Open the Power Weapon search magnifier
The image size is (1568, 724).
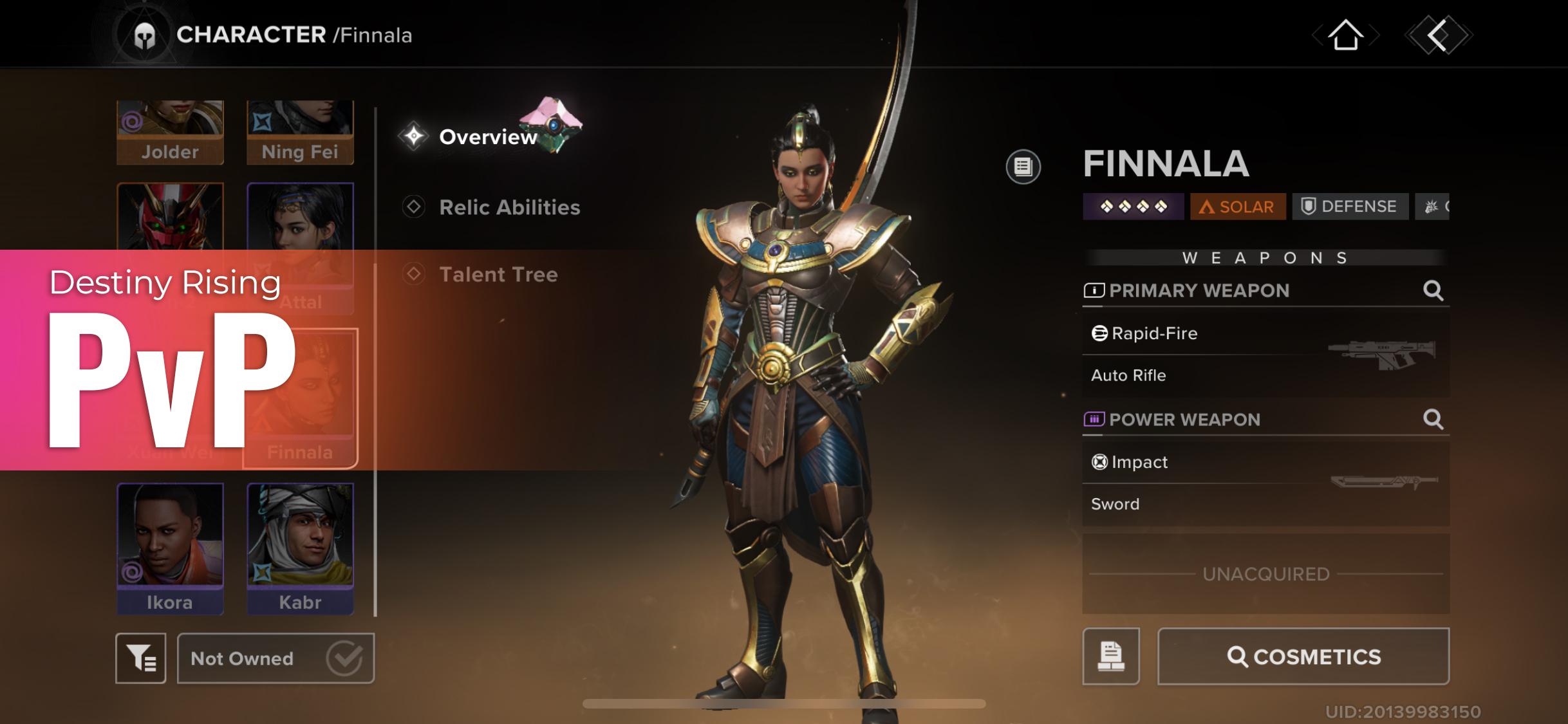1433,419
